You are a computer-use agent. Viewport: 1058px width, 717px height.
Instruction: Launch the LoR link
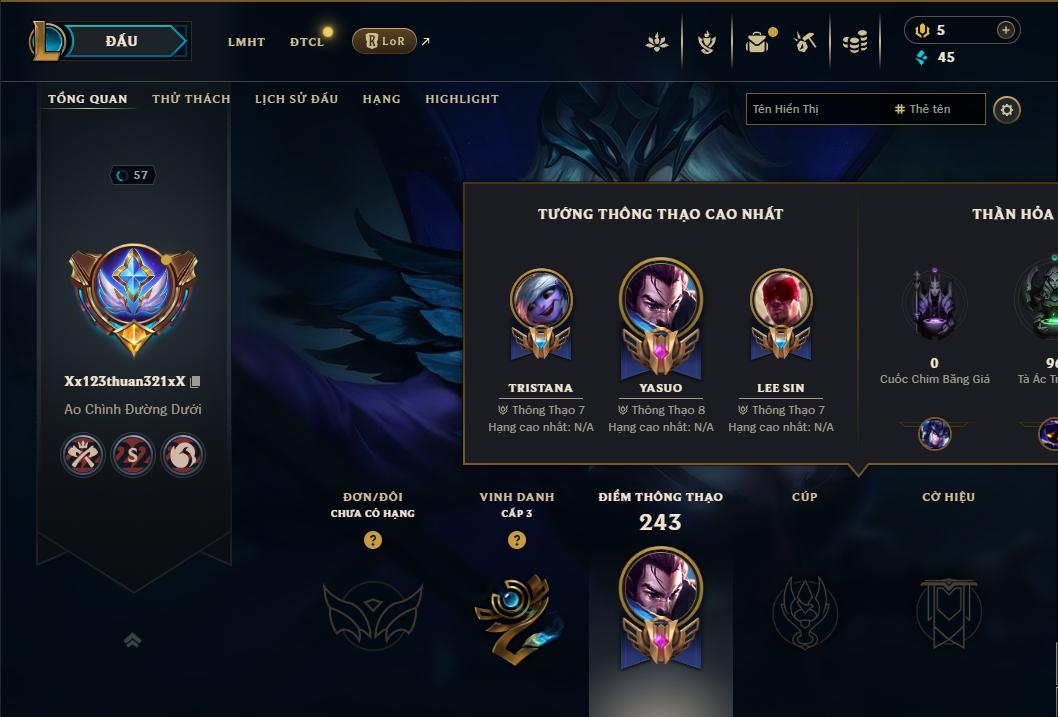[384, 41]
